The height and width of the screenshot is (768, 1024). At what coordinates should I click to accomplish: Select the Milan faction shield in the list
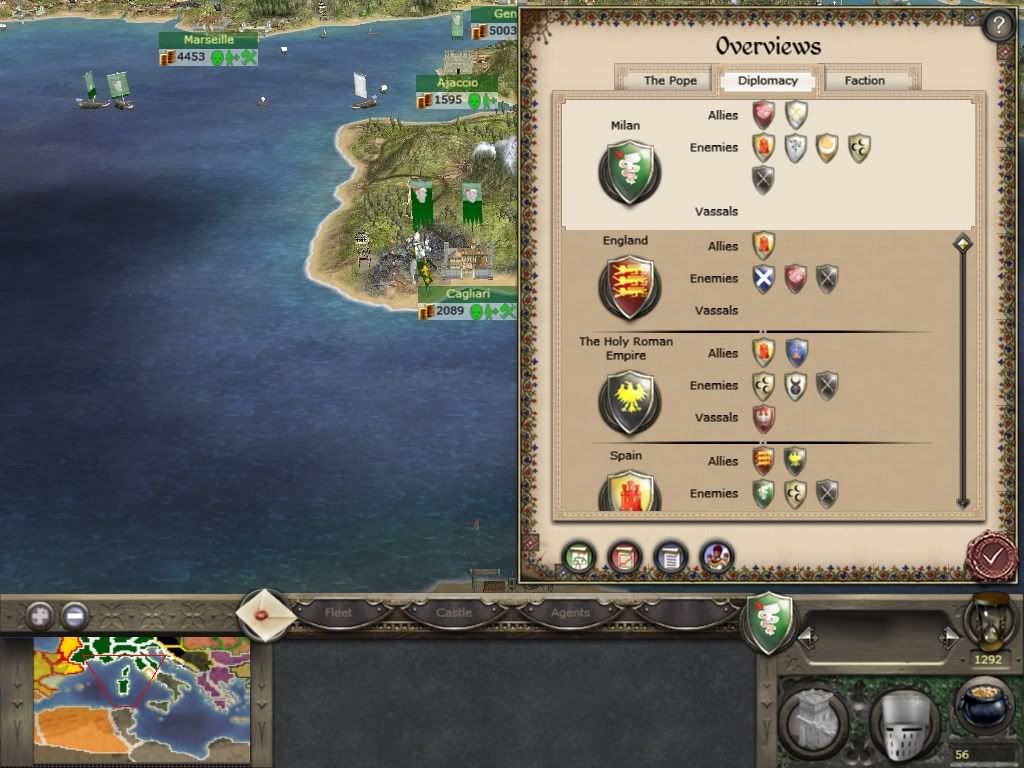point(628,173)
